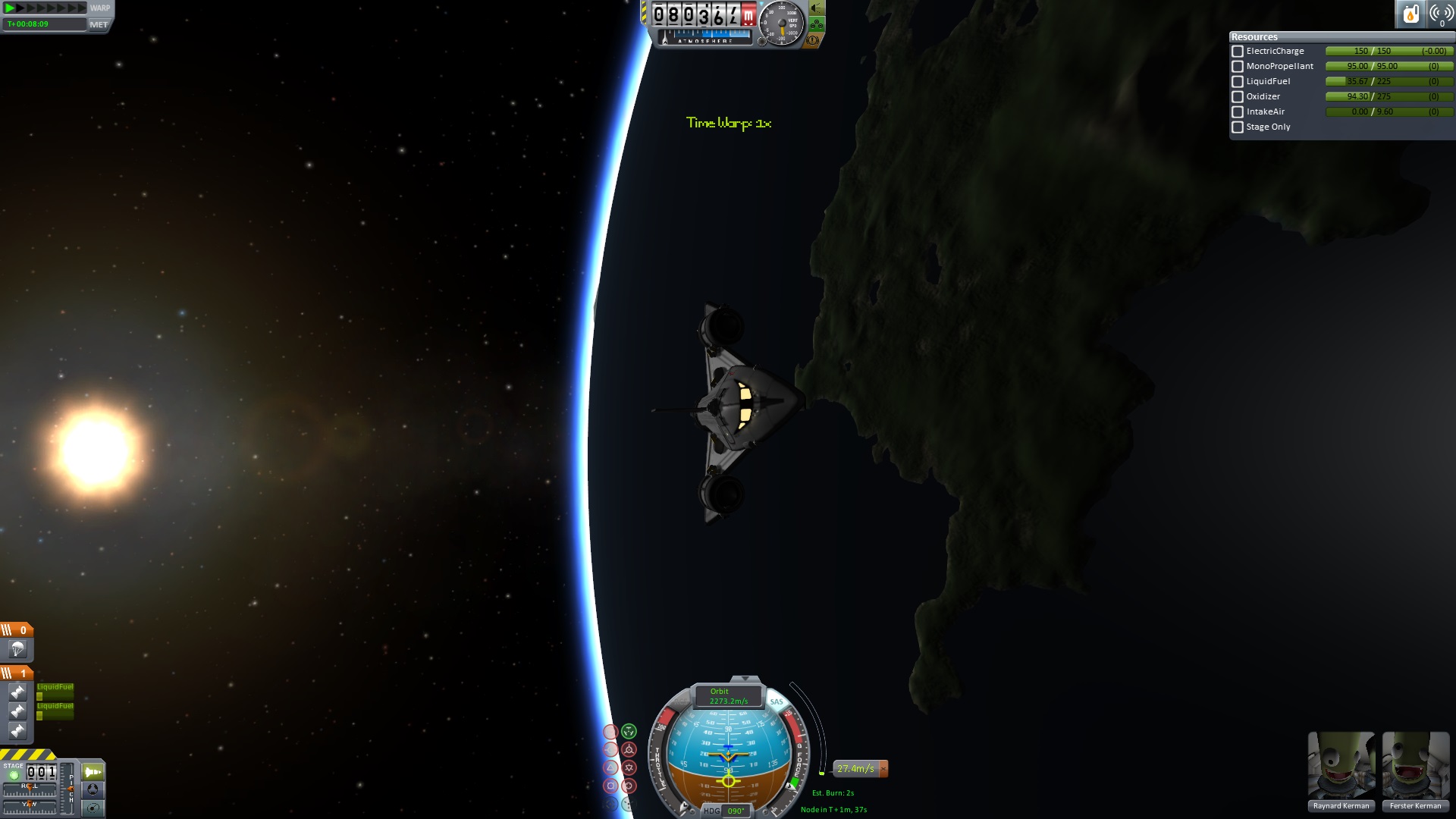Viewport: 1456px width, 819px height.
Task: Enable the Stage Only checkbox
Action: 1238,127
